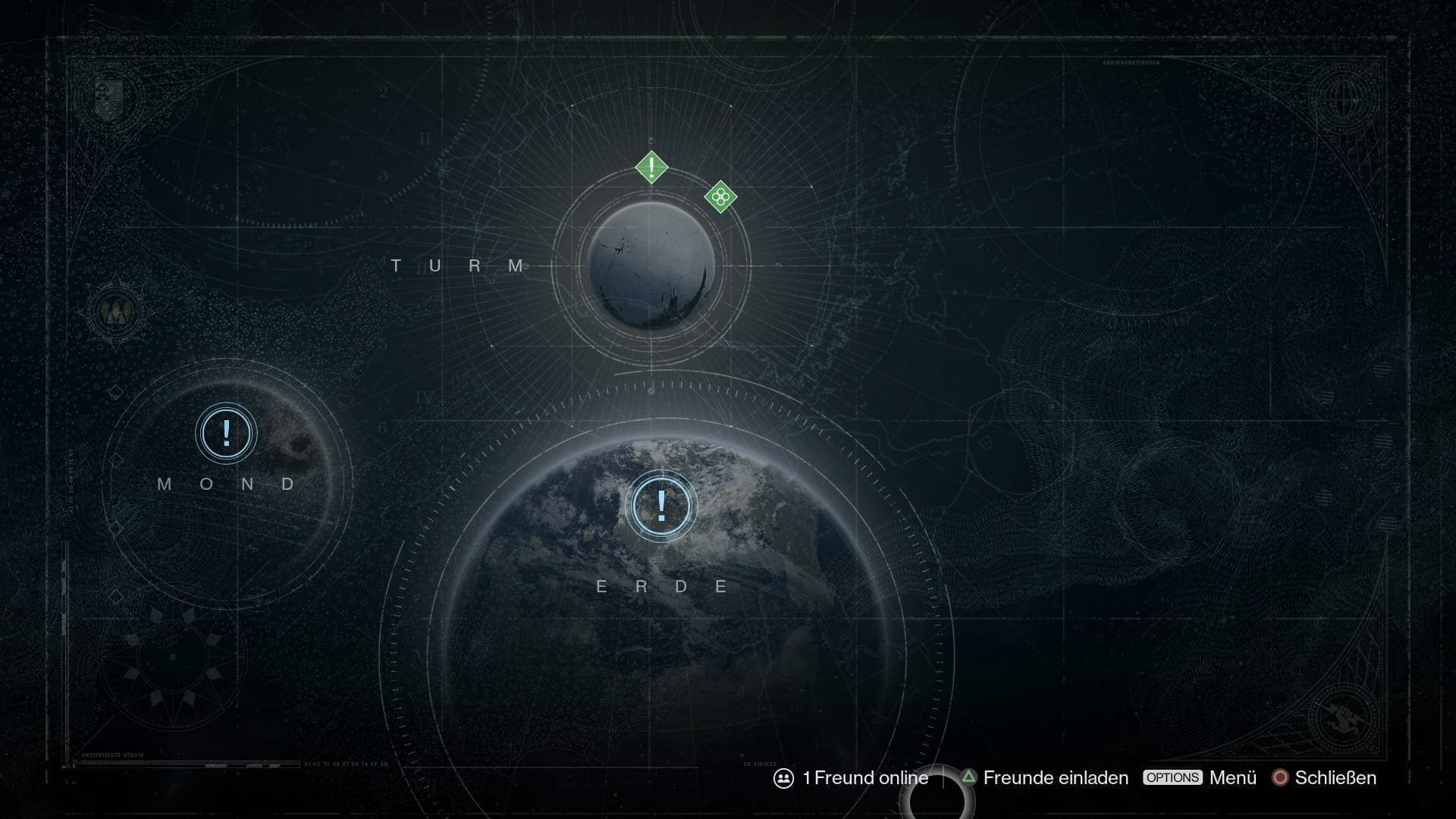Show the 1 Freund online list
Image resolution: width=1456 pixels, height=819 pixels.
coord(851,778)
